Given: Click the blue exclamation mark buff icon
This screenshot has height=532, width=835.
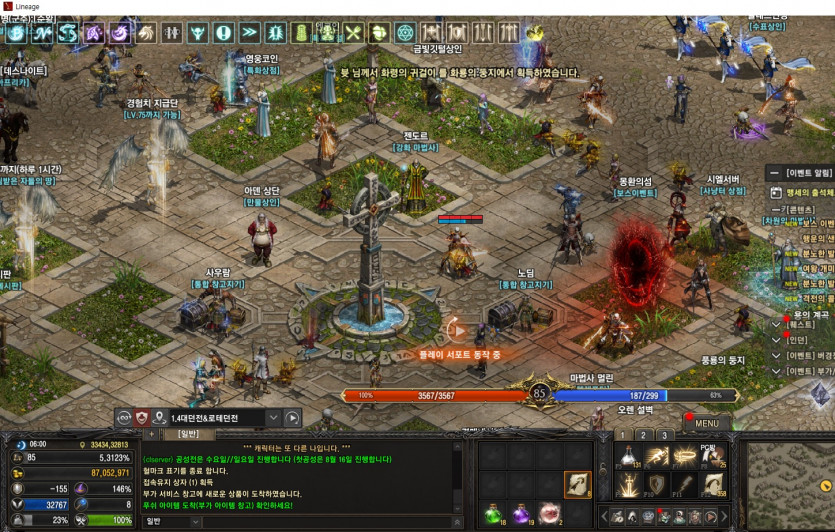Looking at the screenshot, I should (223, 33).
